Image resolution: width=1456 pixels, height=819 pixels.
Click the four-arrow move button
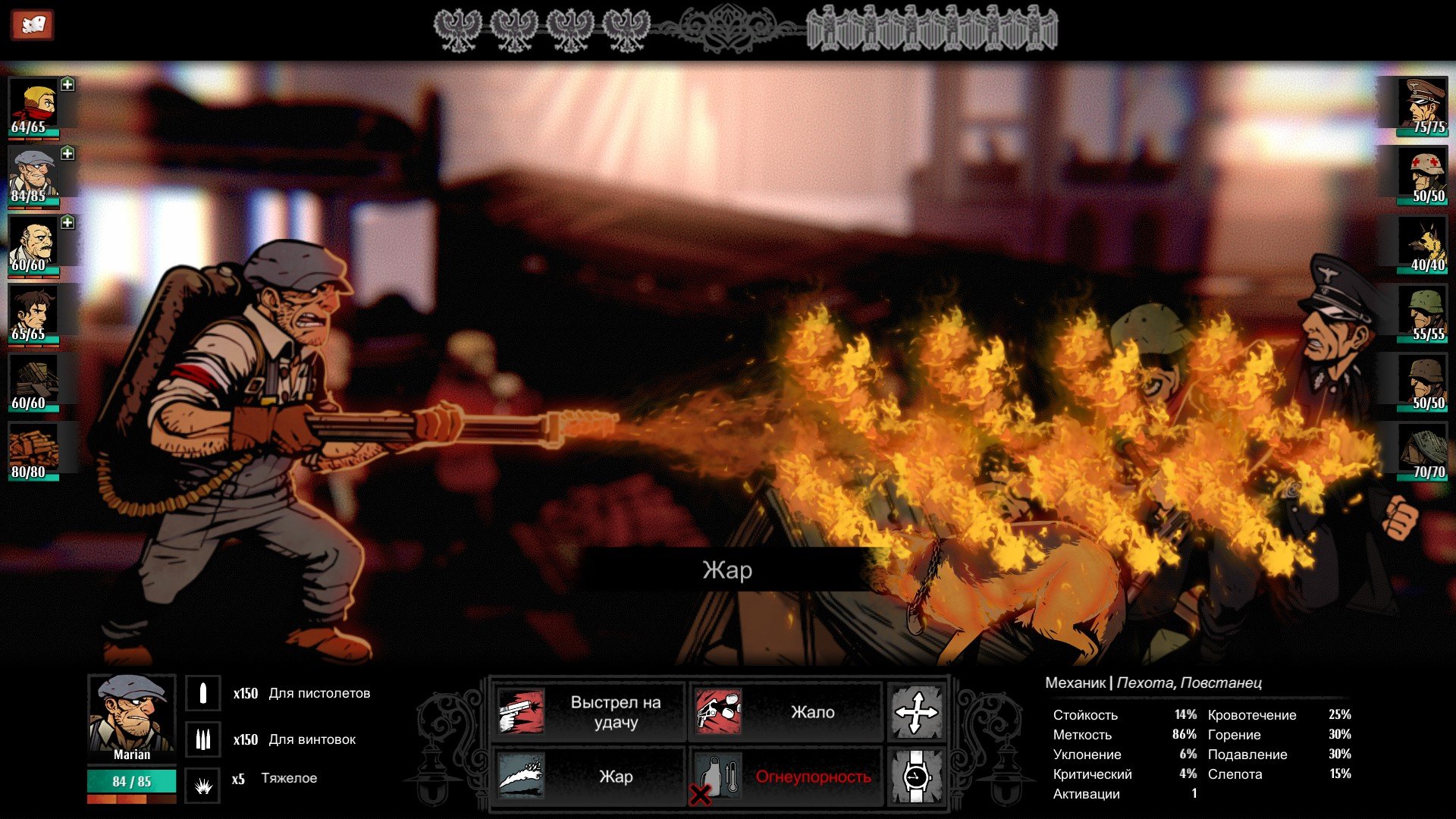tap(916, 712)
